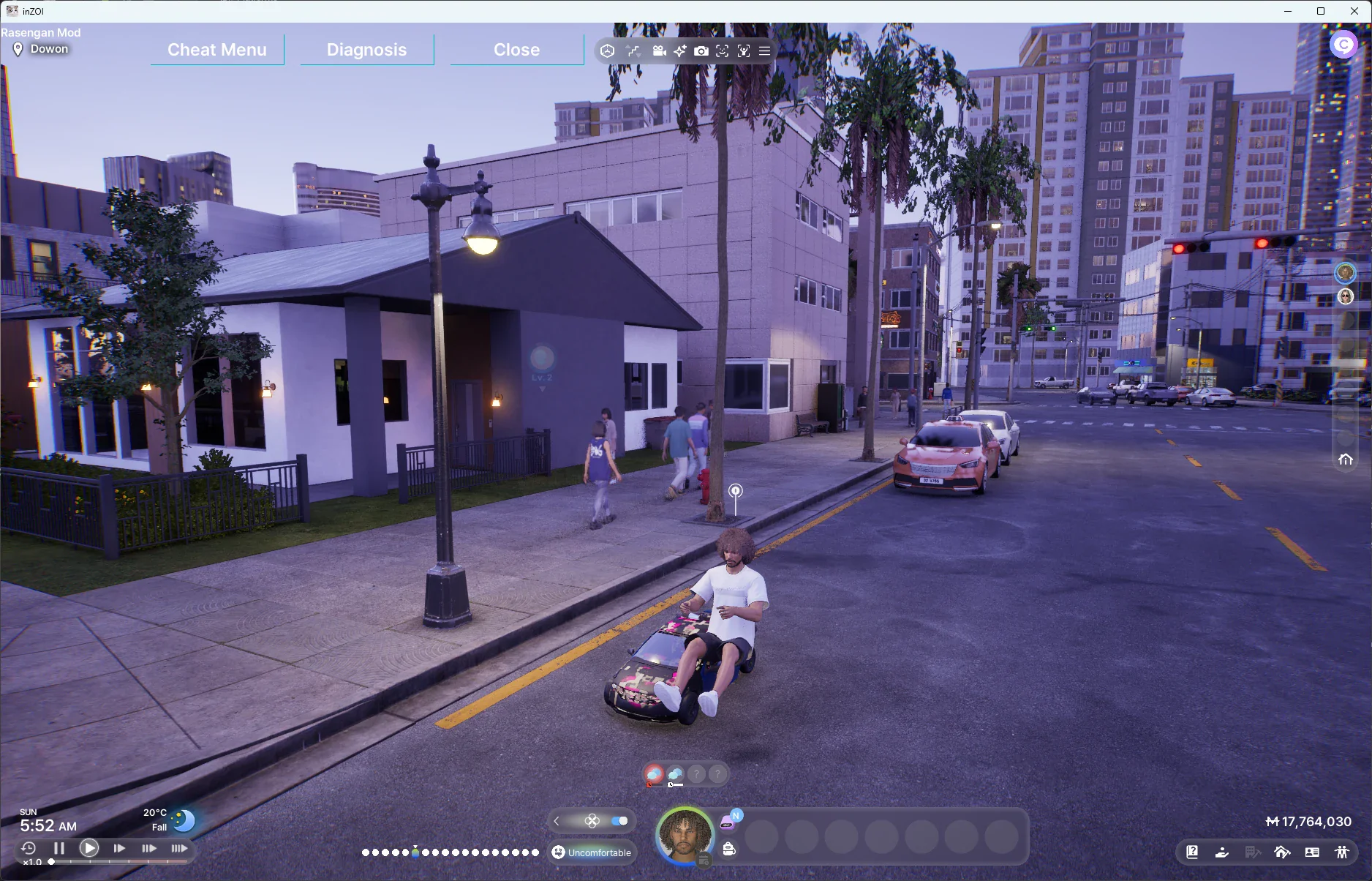This screenshot has height=881, width=1372.
Task: Maximize the inZOI window
Action: coord(1321,11)
